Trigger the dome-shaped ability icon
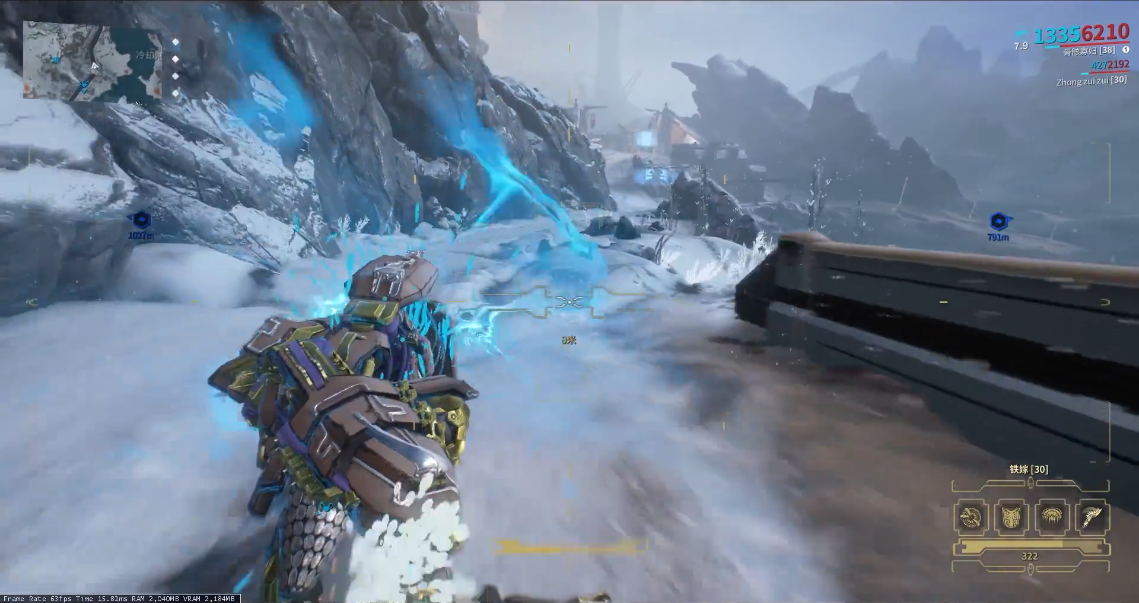The height and width of the screenshot is (603, 1139). coord(1051,516)
